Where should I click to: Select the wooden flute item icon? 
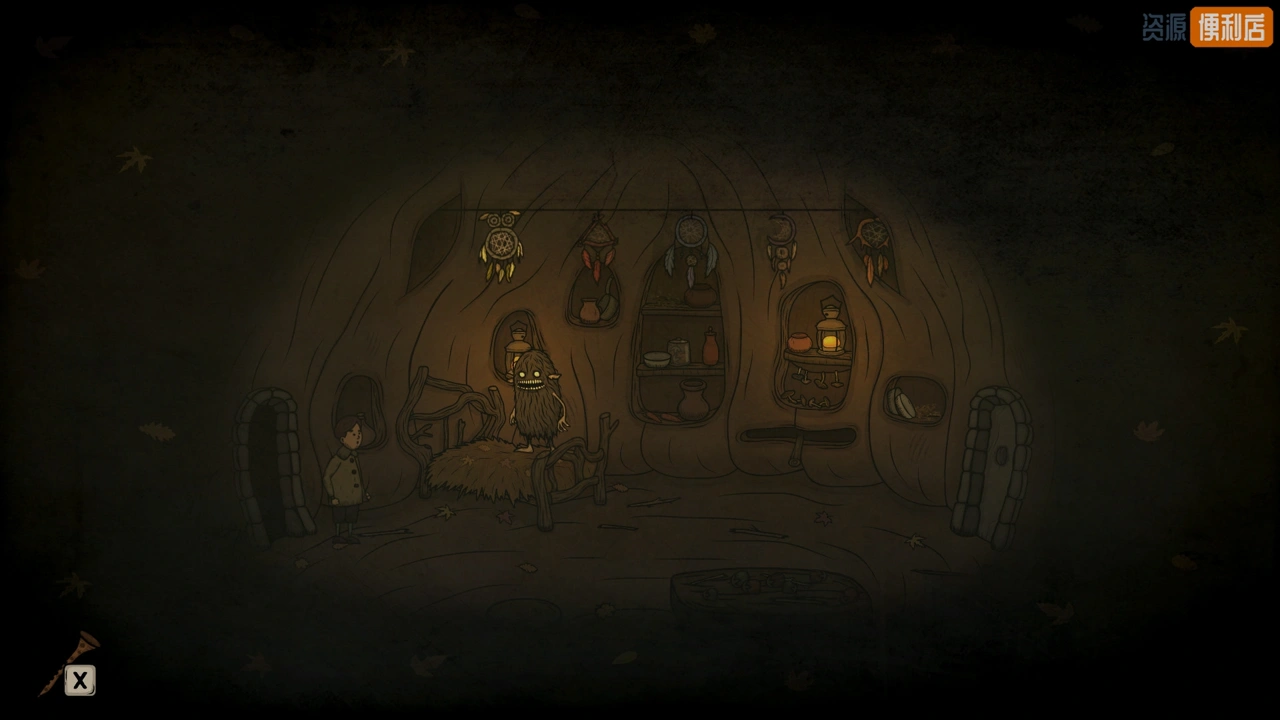pyautogui.click(x=66, y=661)
